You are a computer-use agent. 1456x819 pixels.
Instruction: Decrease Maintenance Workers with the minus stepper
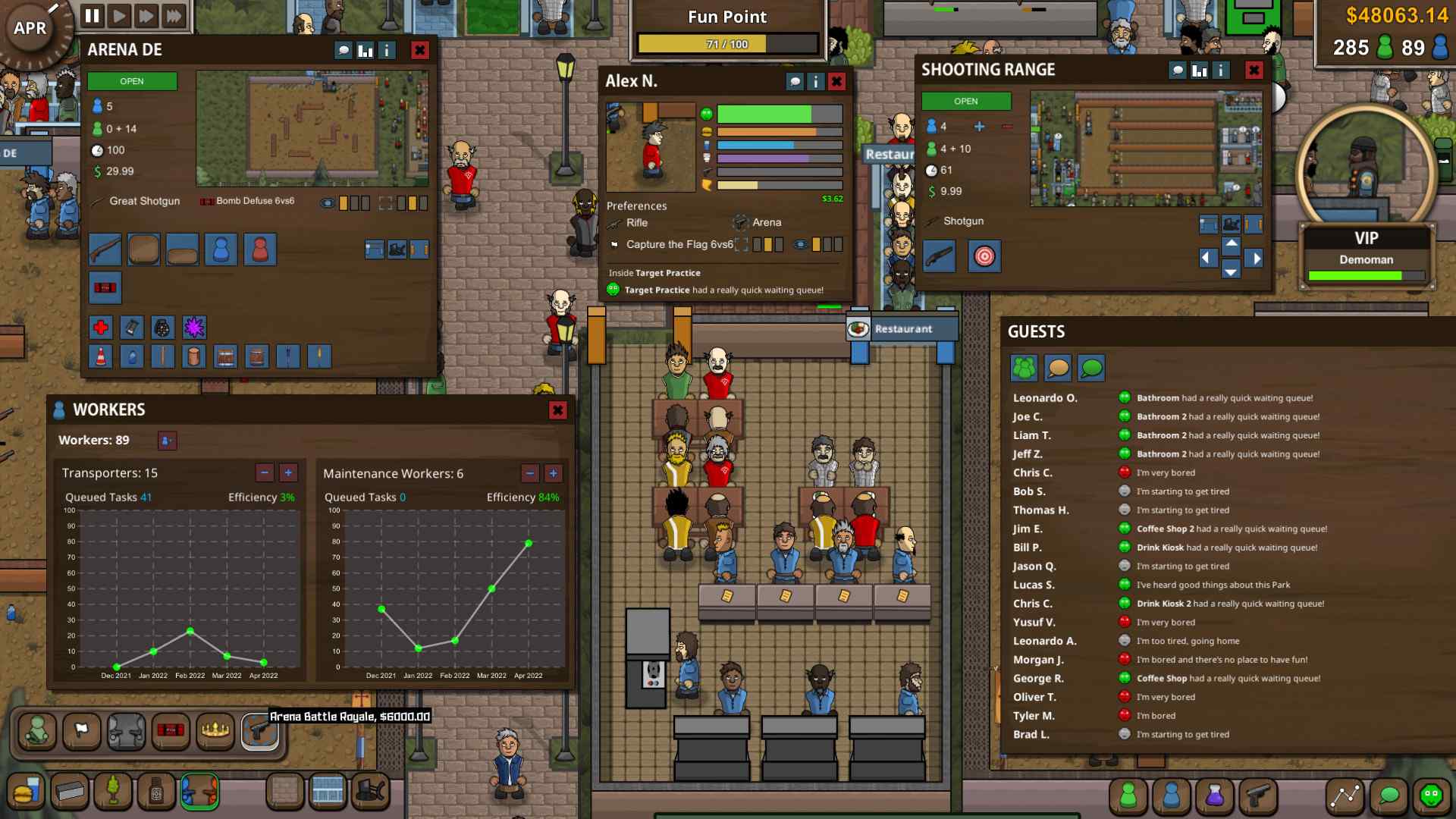tap(529, 473)
